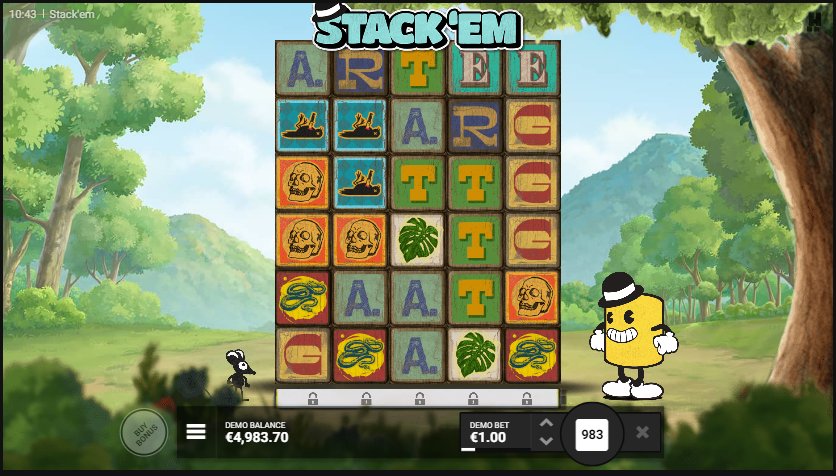Increase the demo bet with the up arrow
Screen dimensions: 836x476
click(545, 424)
